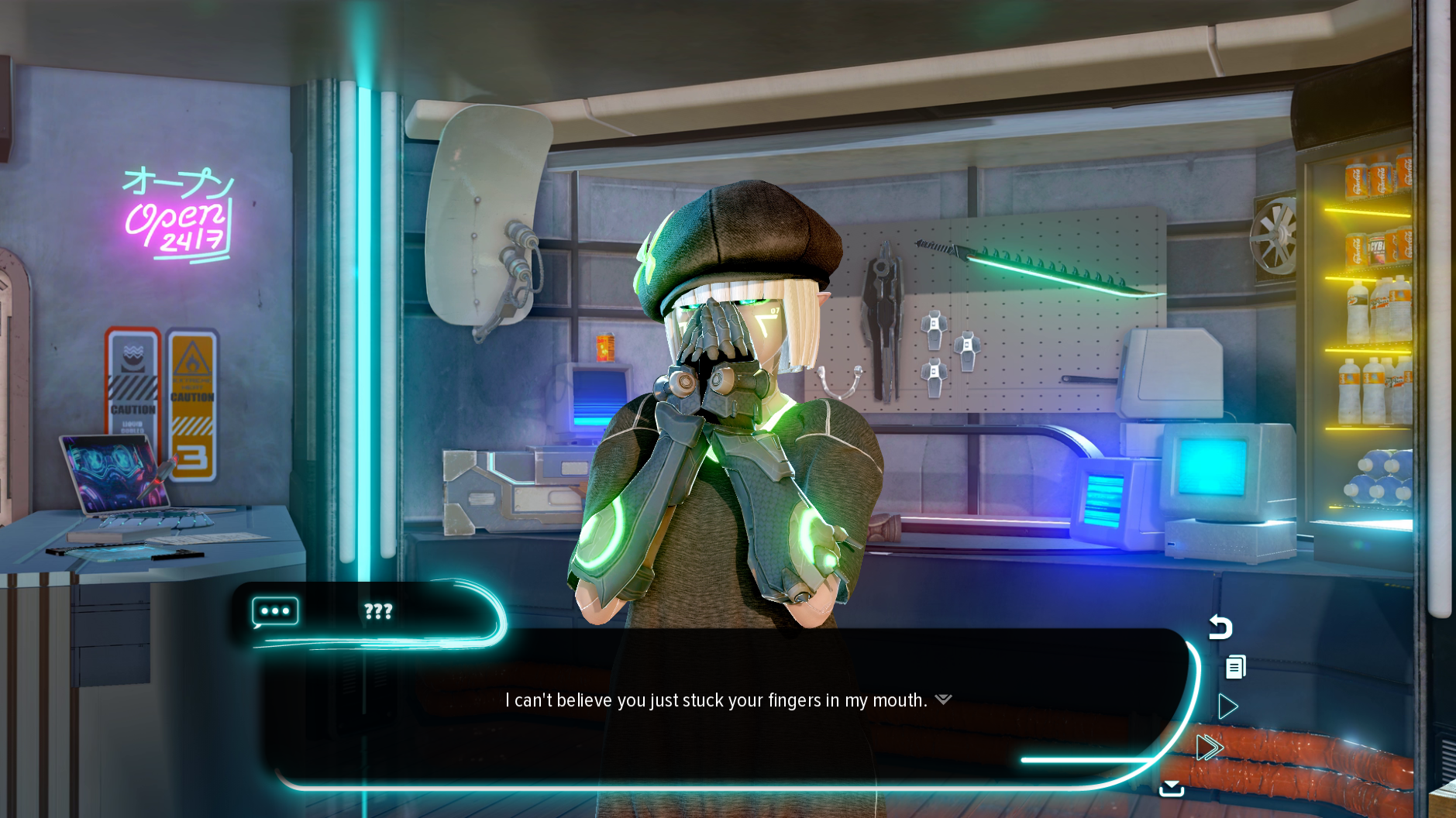
Task: Click the speech bubble icon by the speaker name
Action: (x=275, y=611)
